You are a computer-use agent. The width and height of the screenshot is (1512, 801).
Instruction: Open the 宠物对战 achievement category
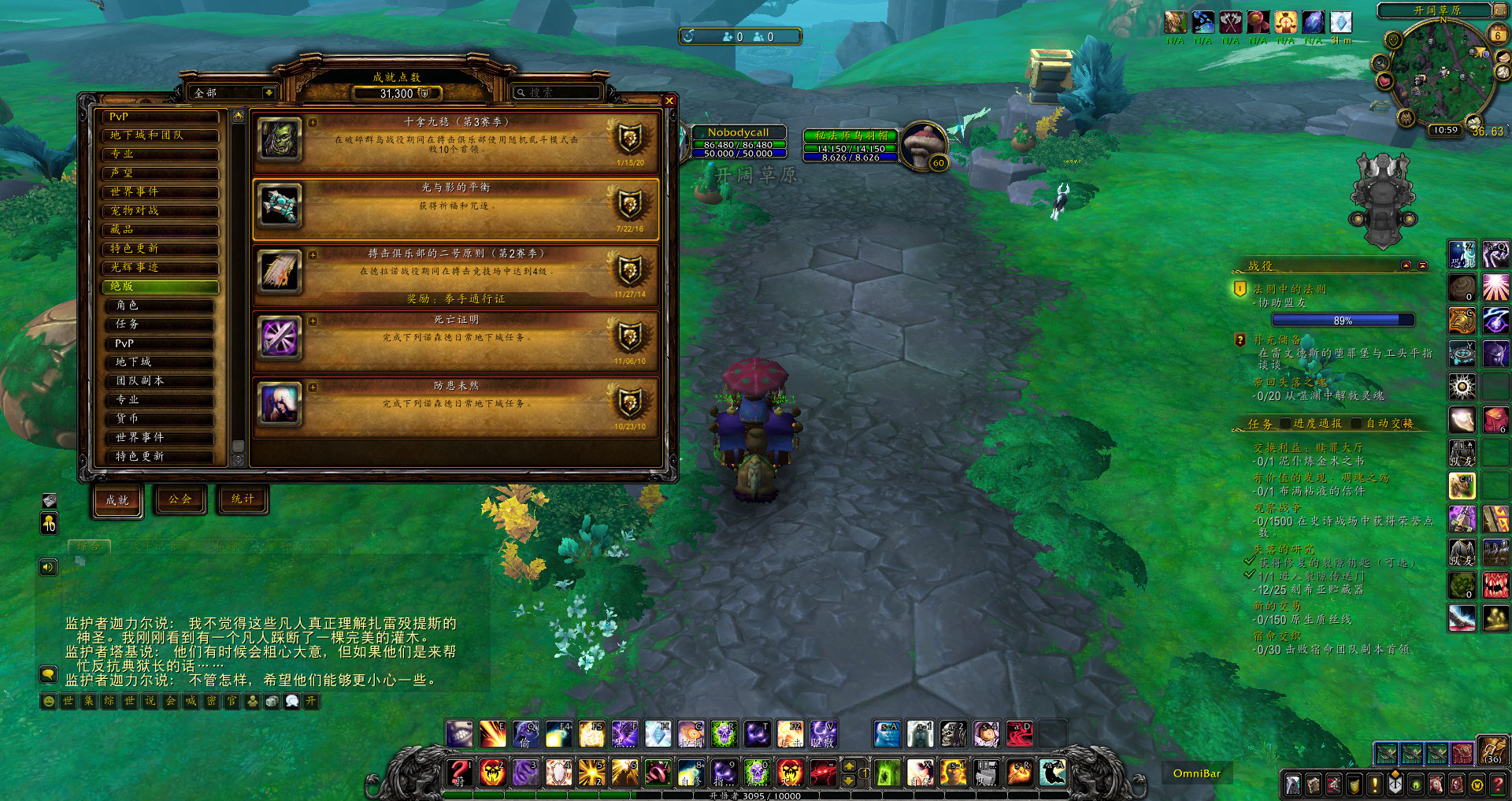click(x=160, y=211)
